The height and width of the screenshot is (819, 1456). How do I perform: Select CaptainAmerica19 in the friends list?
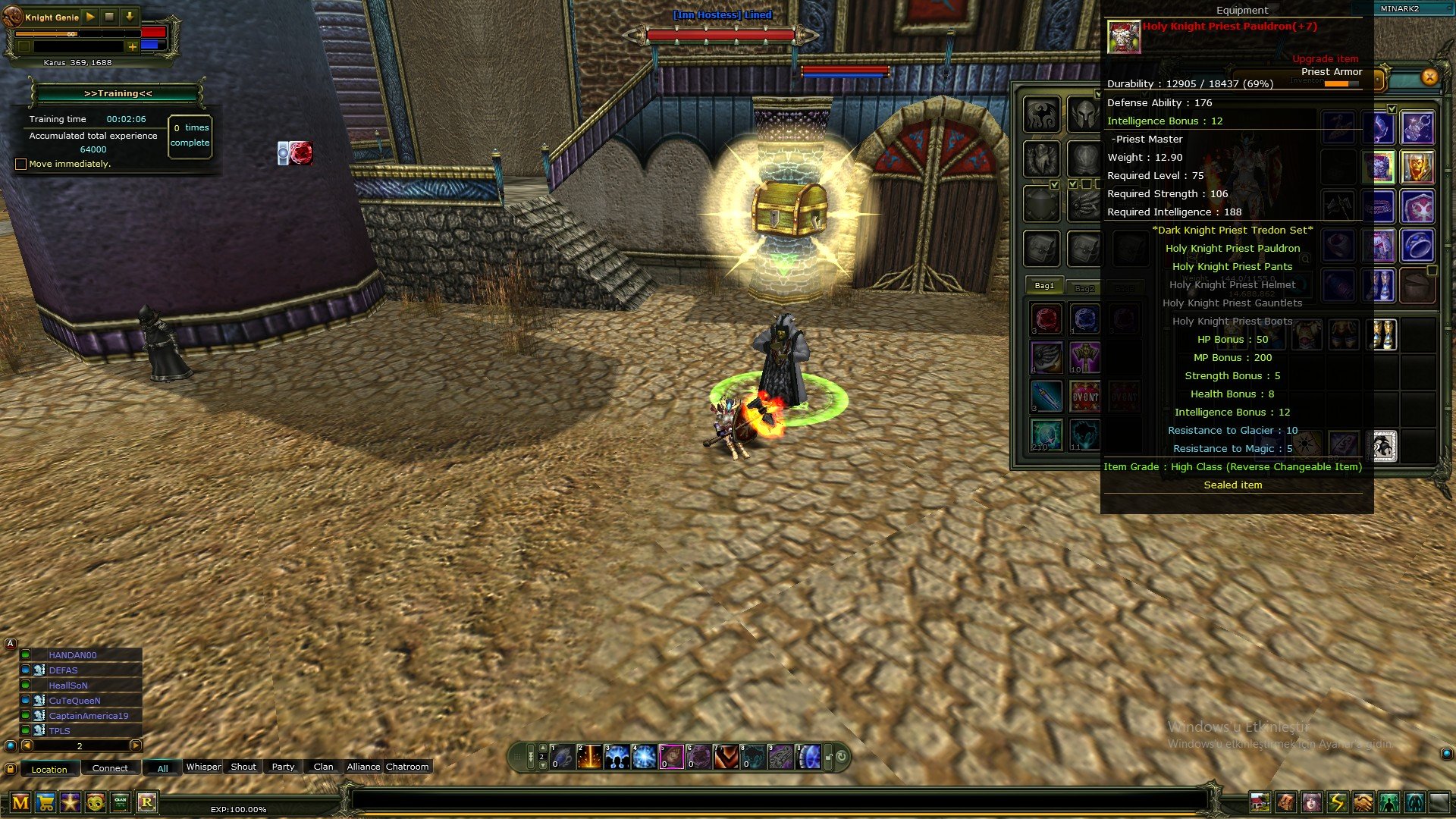tap(88, 716)
